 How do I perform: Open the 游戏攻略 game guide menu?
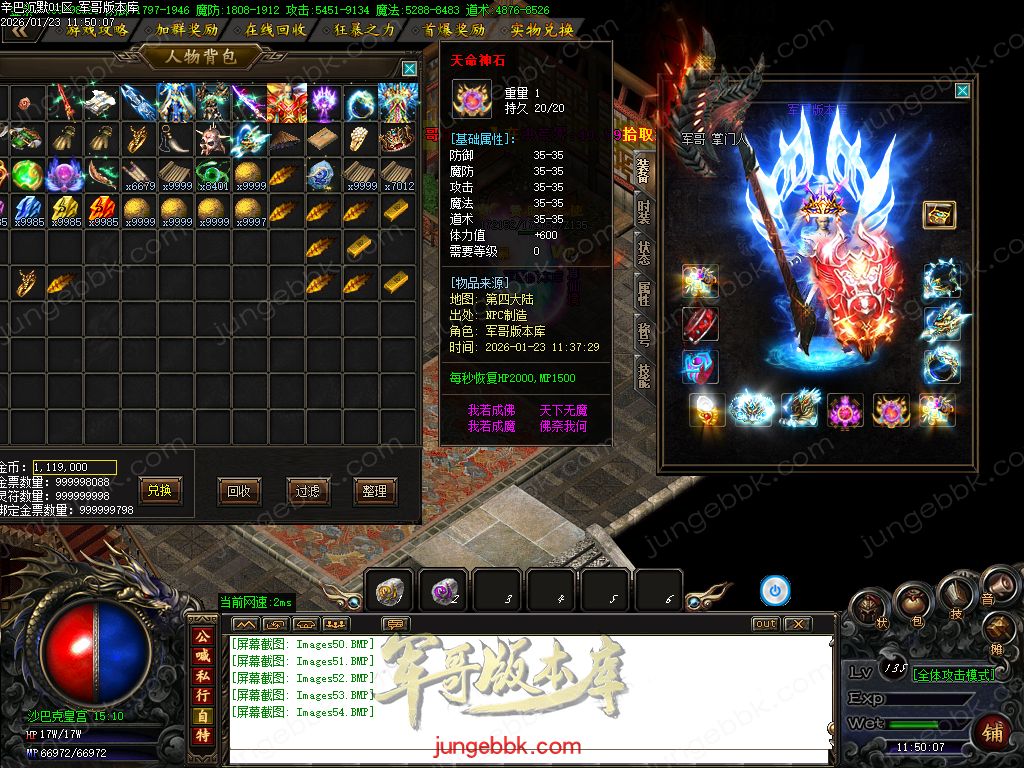coord(97,30)
